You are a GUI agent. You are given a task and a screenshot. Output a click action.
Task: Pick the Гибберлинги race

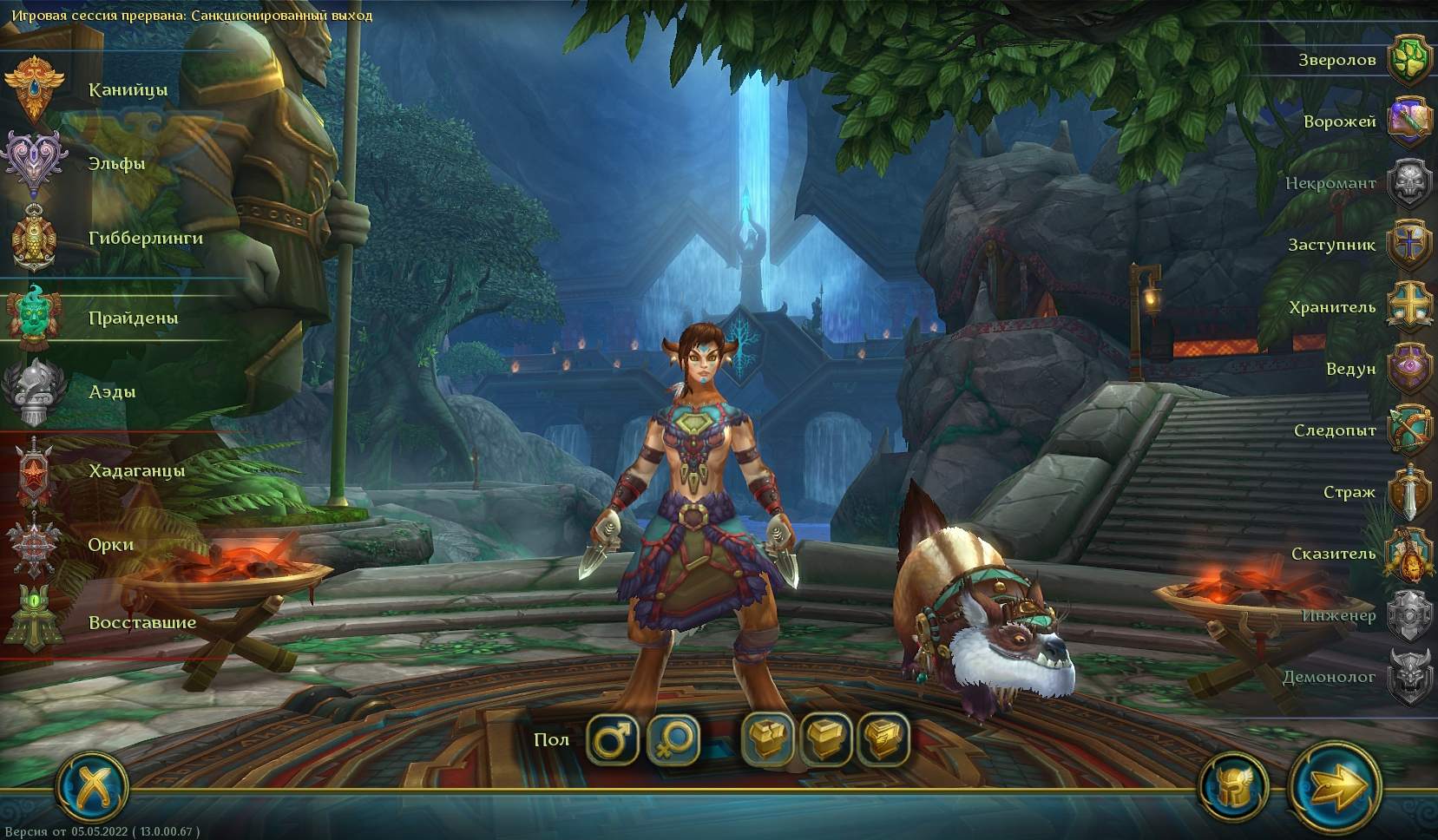(35, 238)
